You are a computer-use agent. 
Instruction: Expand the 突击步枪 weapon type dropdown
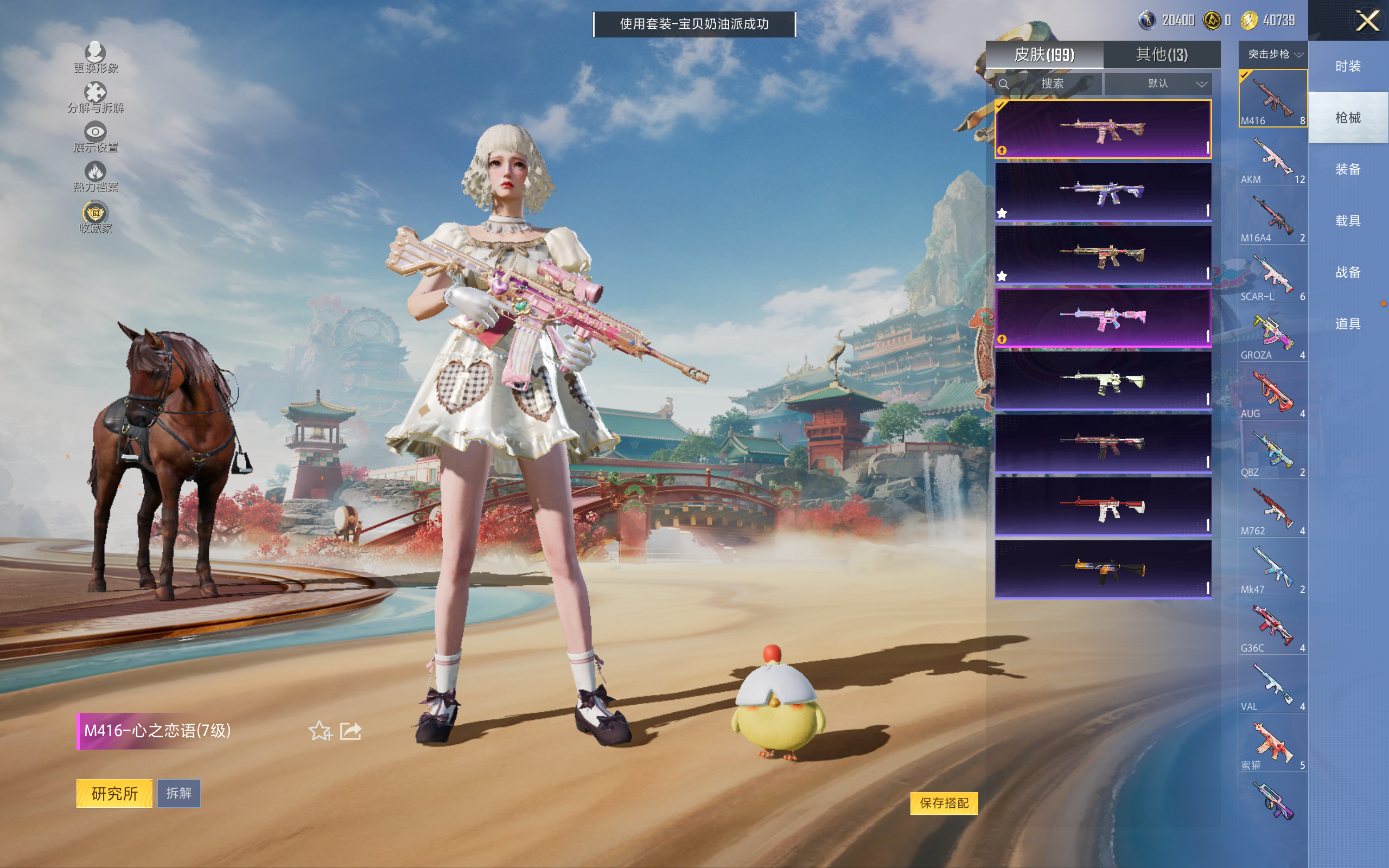[1275, 55]
